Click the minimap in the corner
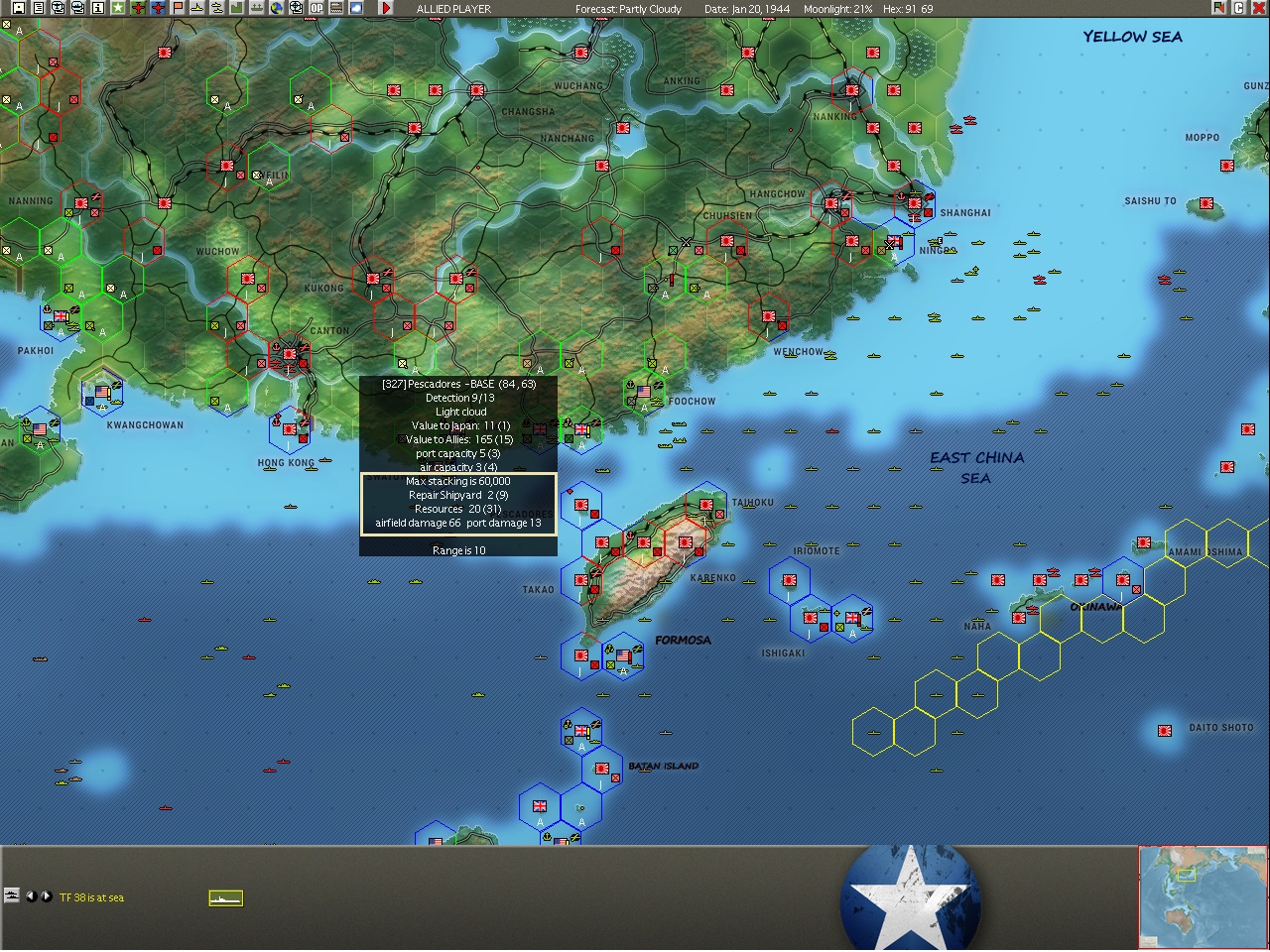The image size is (1270, 952). (1203, 897)
